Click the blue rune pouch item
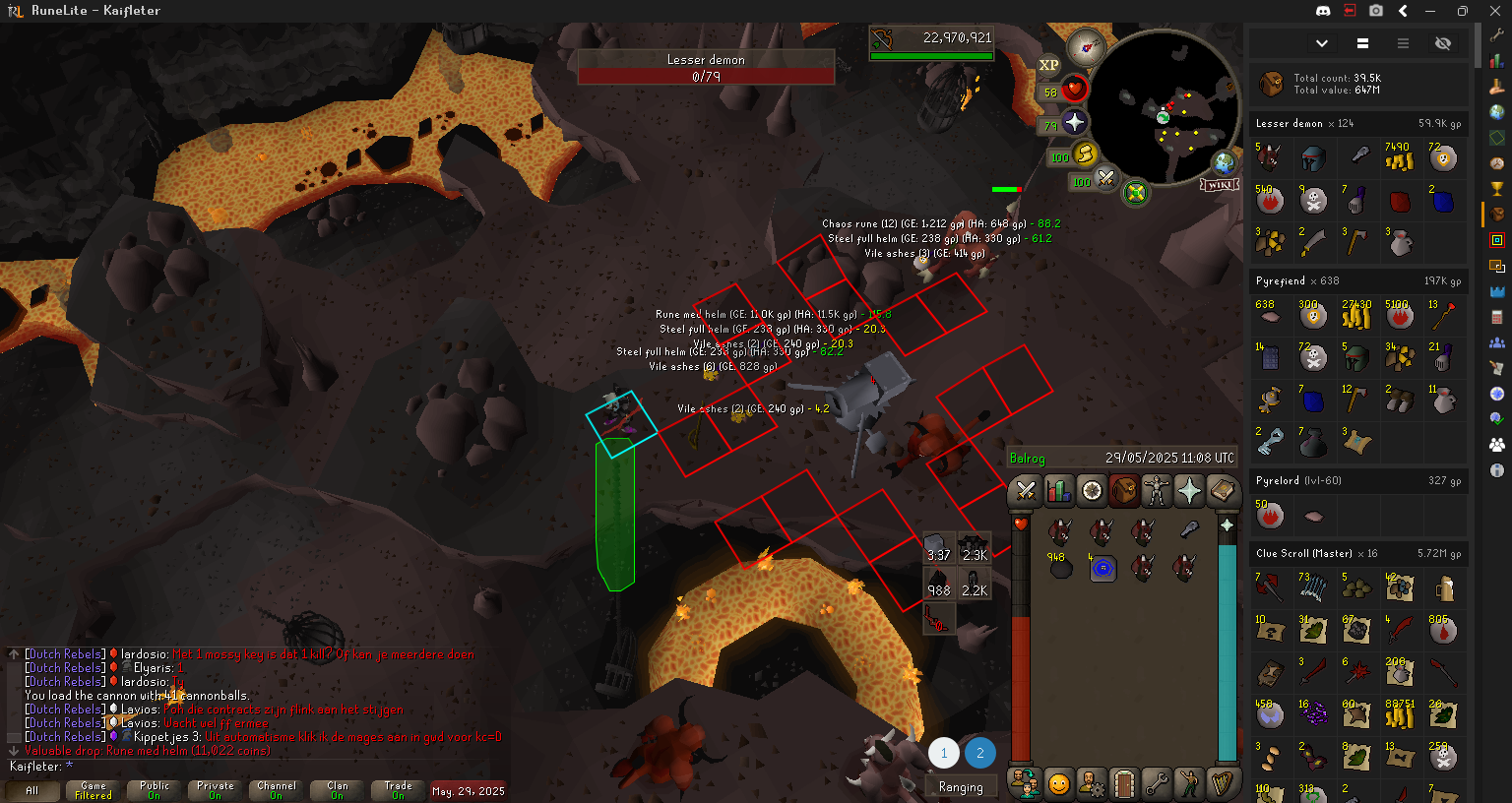This screenshot has height=803, width=1512. pyautogui.click(x=1102, y=568)
